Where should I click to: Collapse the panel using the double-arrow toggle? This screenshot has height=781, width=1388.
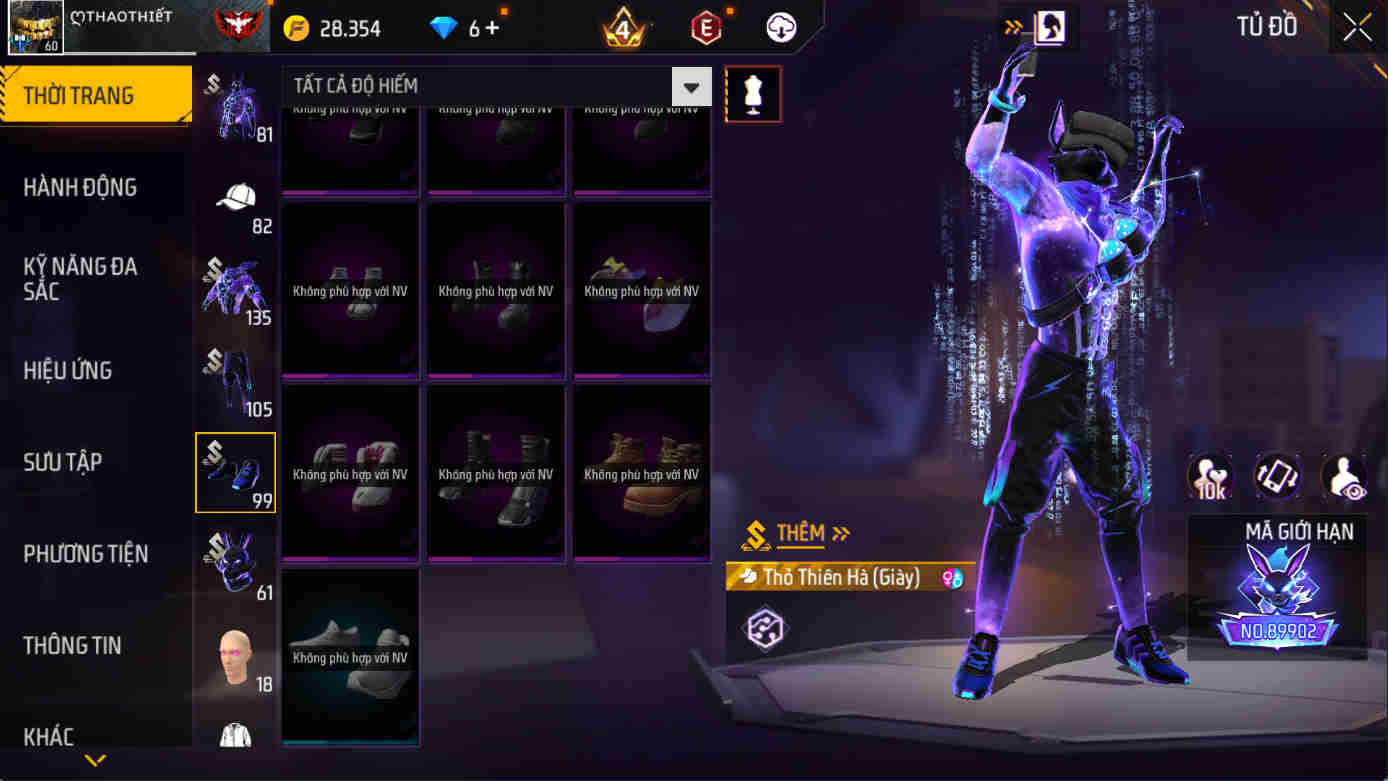1012,27
